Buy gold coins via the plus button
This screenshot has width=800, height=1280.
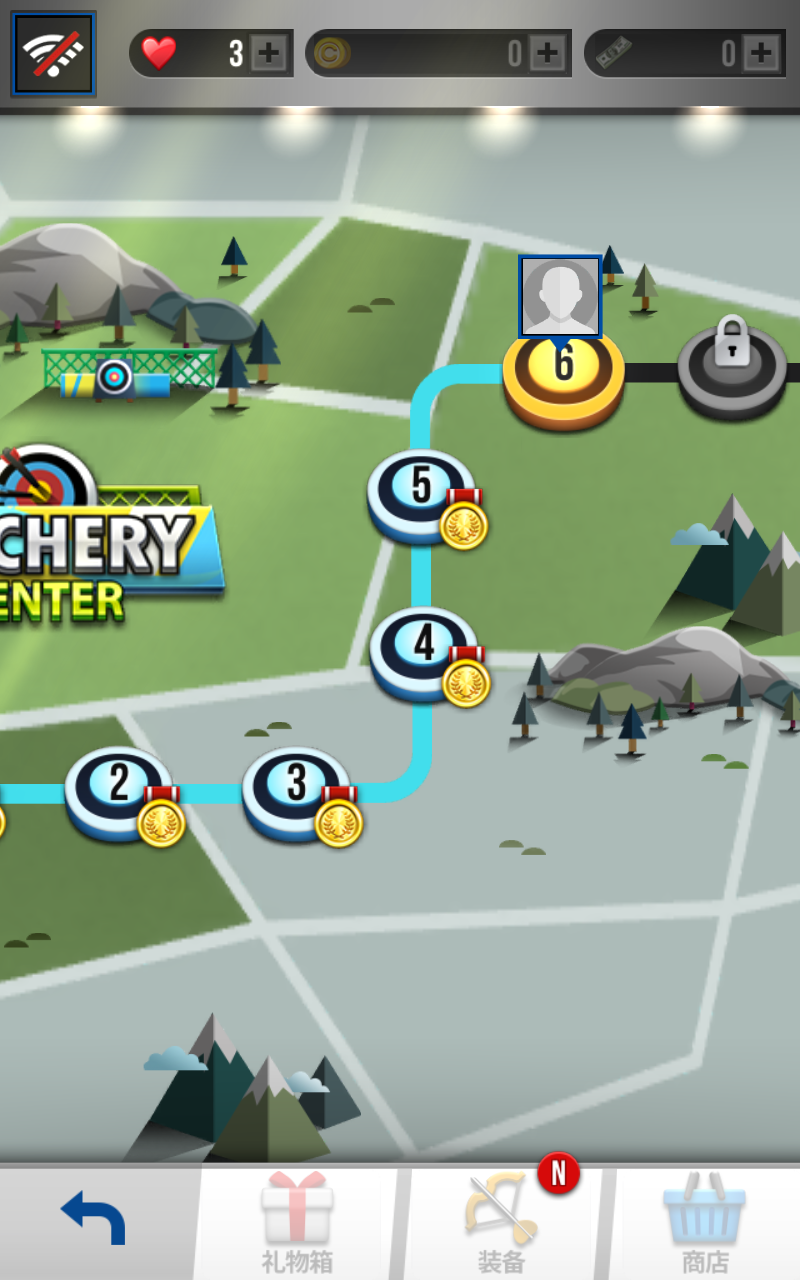[547, 53]
